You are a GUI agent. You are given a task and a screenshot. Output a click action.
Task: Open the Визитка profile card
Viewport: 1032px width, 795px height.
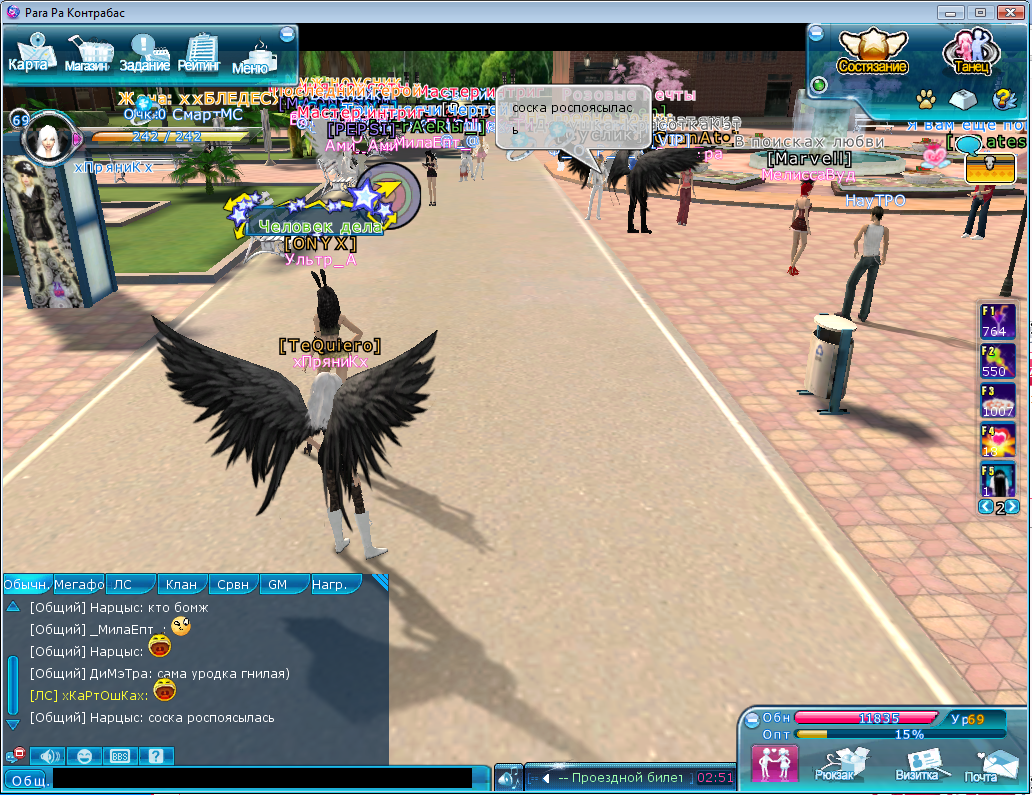click(x=916, y=764)
